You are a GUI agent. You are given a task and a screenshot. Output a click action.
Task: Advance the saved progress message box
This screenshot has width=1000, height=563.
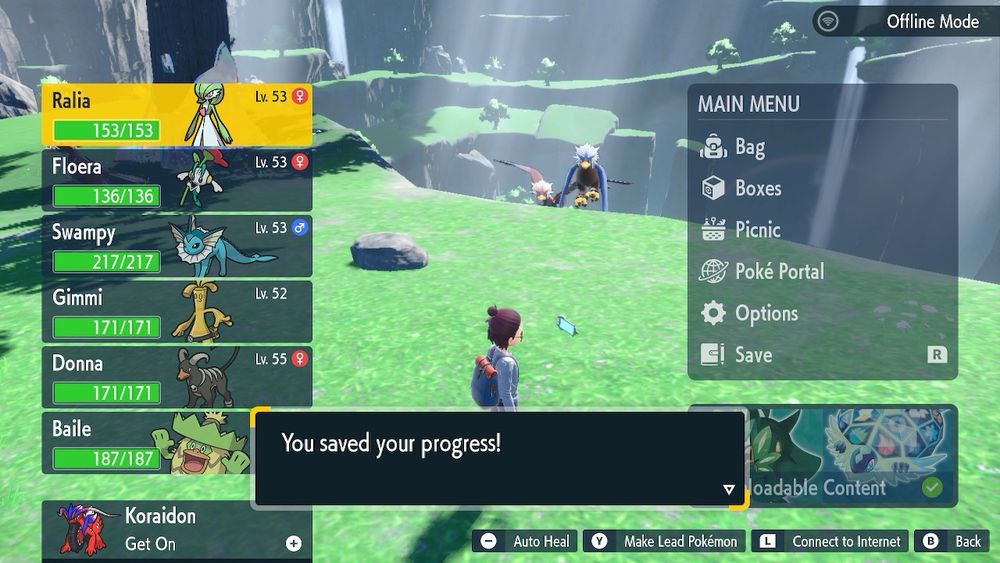click(498, 457)
